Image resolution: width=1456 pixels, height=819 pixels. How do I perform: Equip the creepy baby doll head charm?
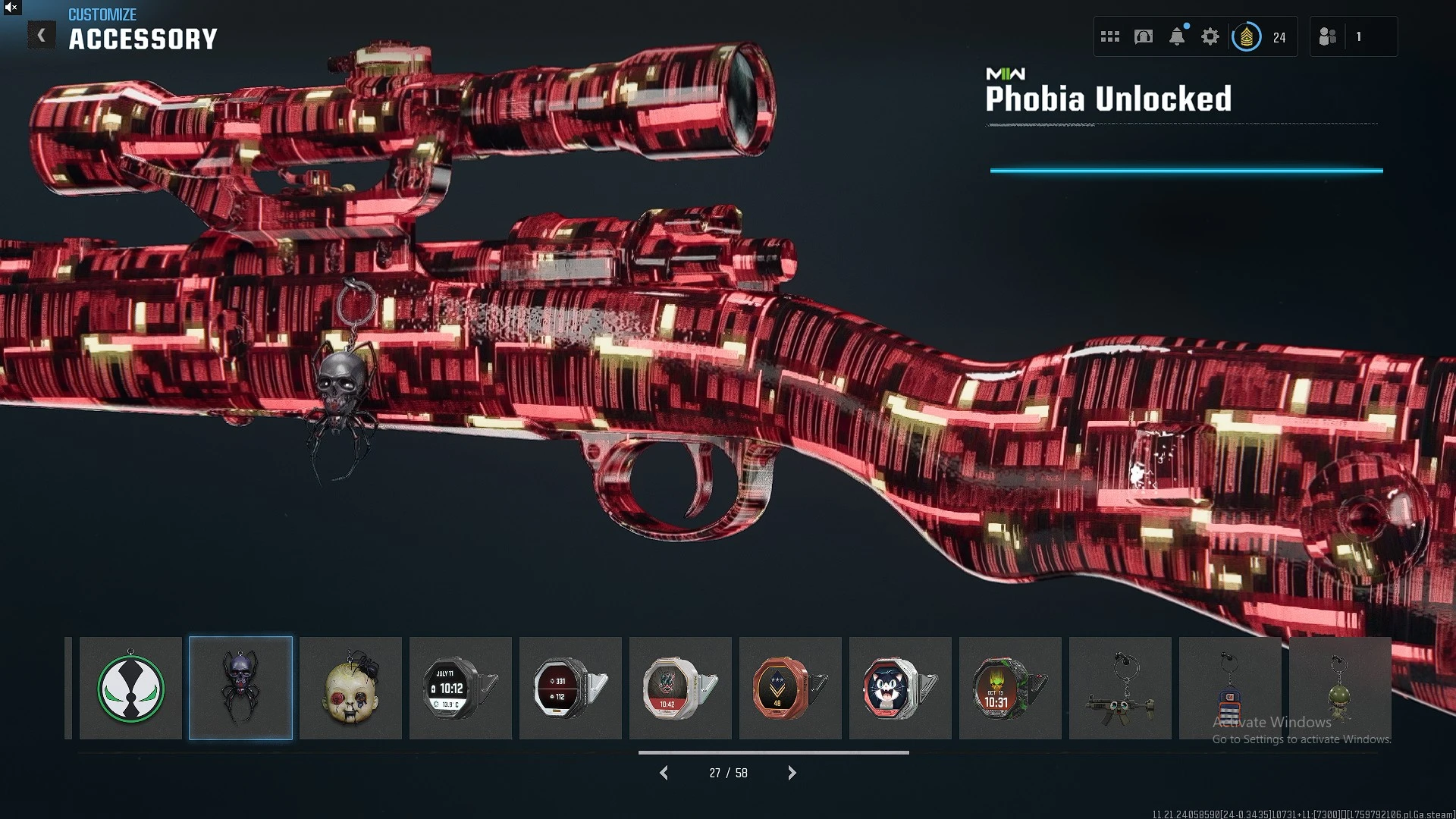tap(350, 688)
